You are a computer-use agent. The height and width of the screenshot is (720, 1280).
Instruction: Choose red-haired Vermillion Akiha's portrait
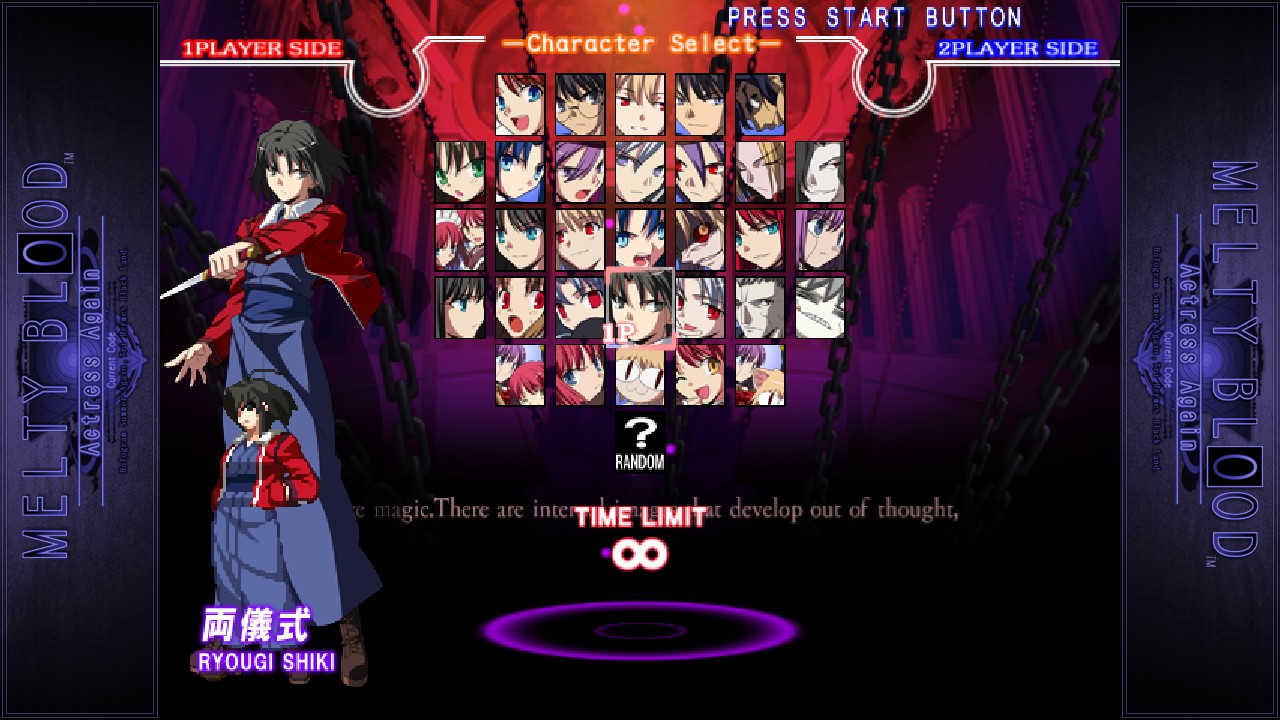coord(760,240)
